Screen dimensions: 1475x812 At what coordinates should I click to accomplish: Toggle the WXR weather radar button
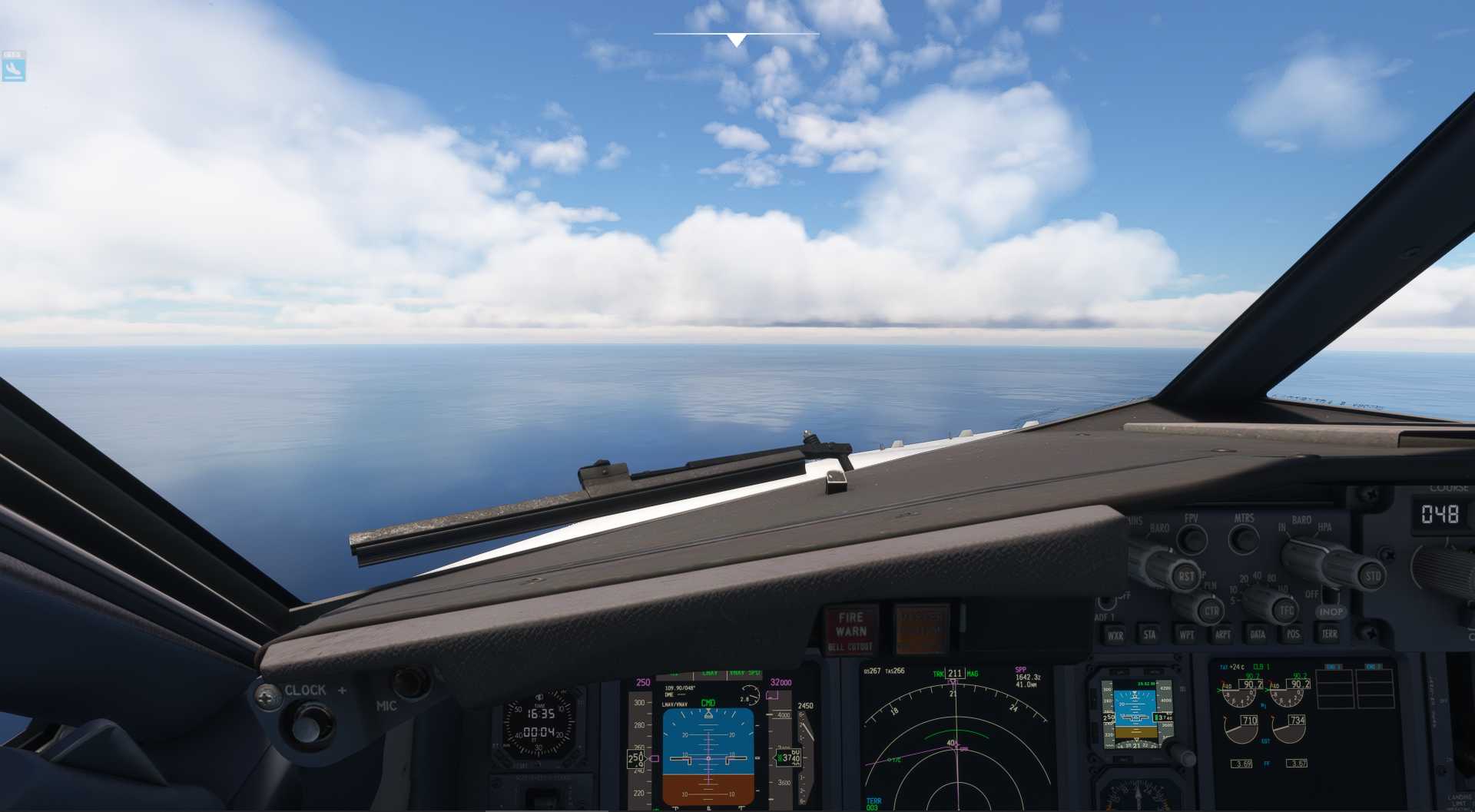click(x=1115, y=635)
